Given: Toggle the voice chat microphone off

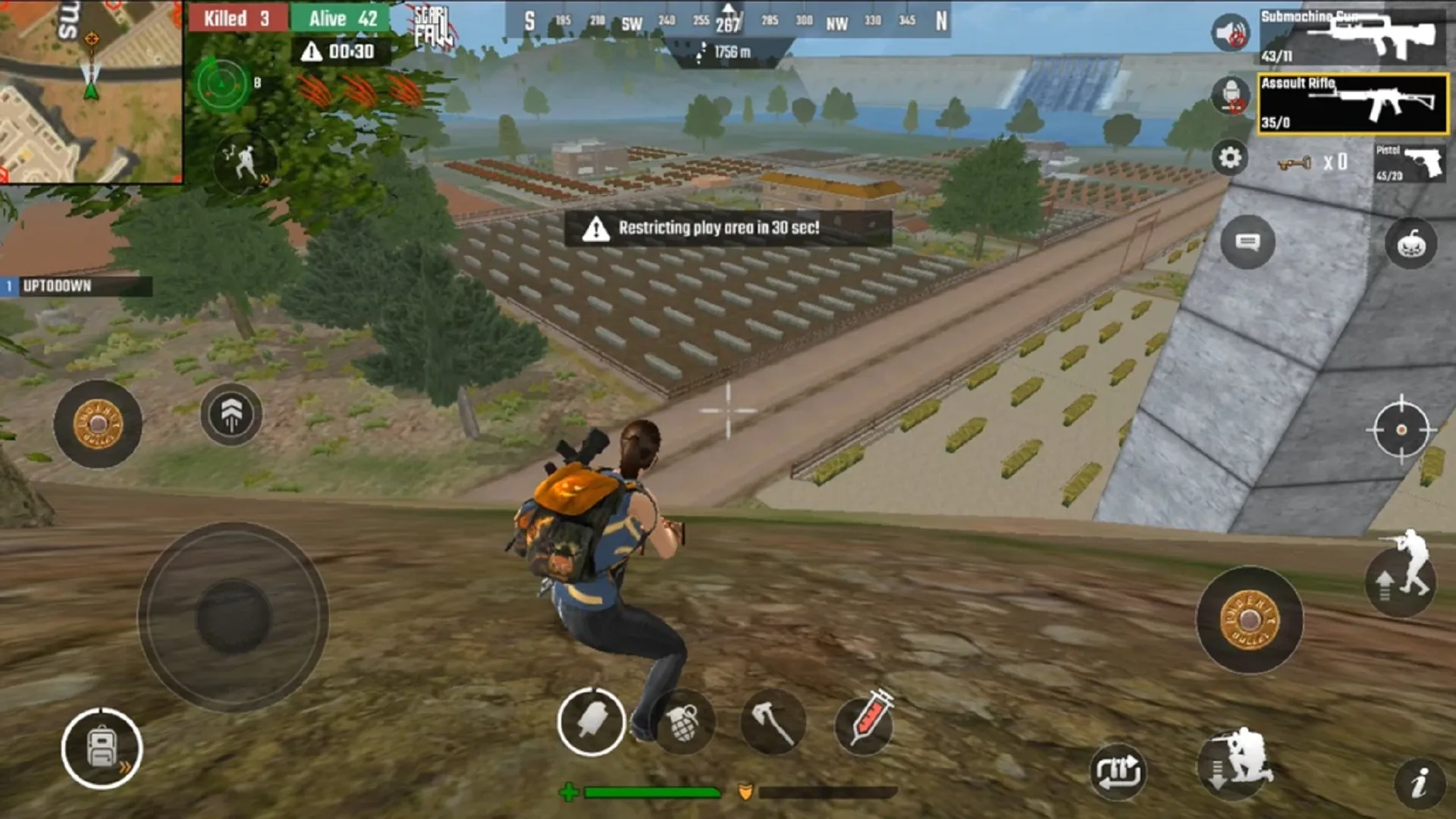Looking at the screenshot, I should coord(1229,97).
